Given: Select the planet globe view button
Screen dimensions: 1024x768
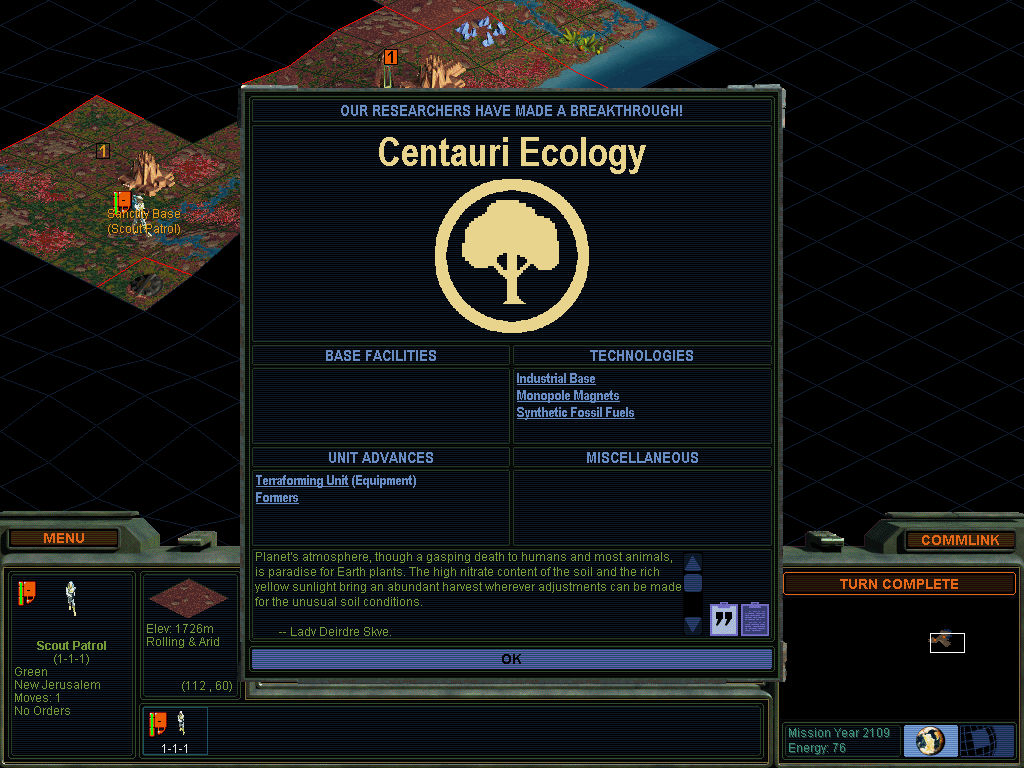Looking at the screenshot, I should point(930,741).
